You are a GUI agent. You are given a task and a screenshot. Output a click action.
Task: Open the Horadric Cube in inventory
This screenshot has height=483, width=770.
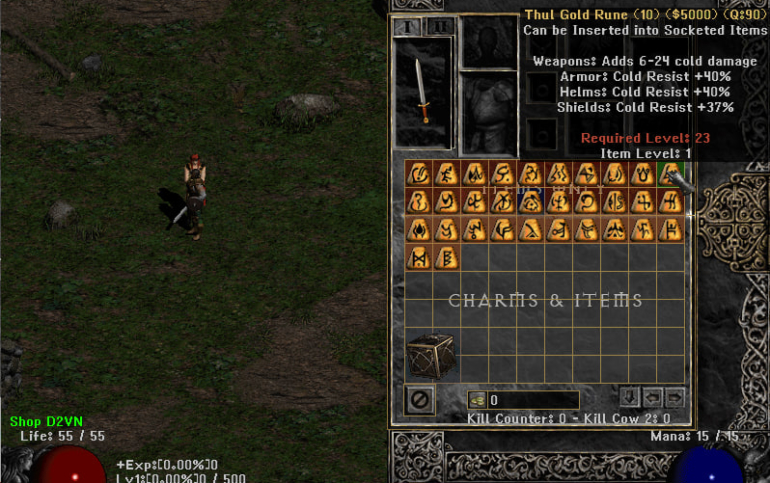pyautogui.click(x=431, y=355)
